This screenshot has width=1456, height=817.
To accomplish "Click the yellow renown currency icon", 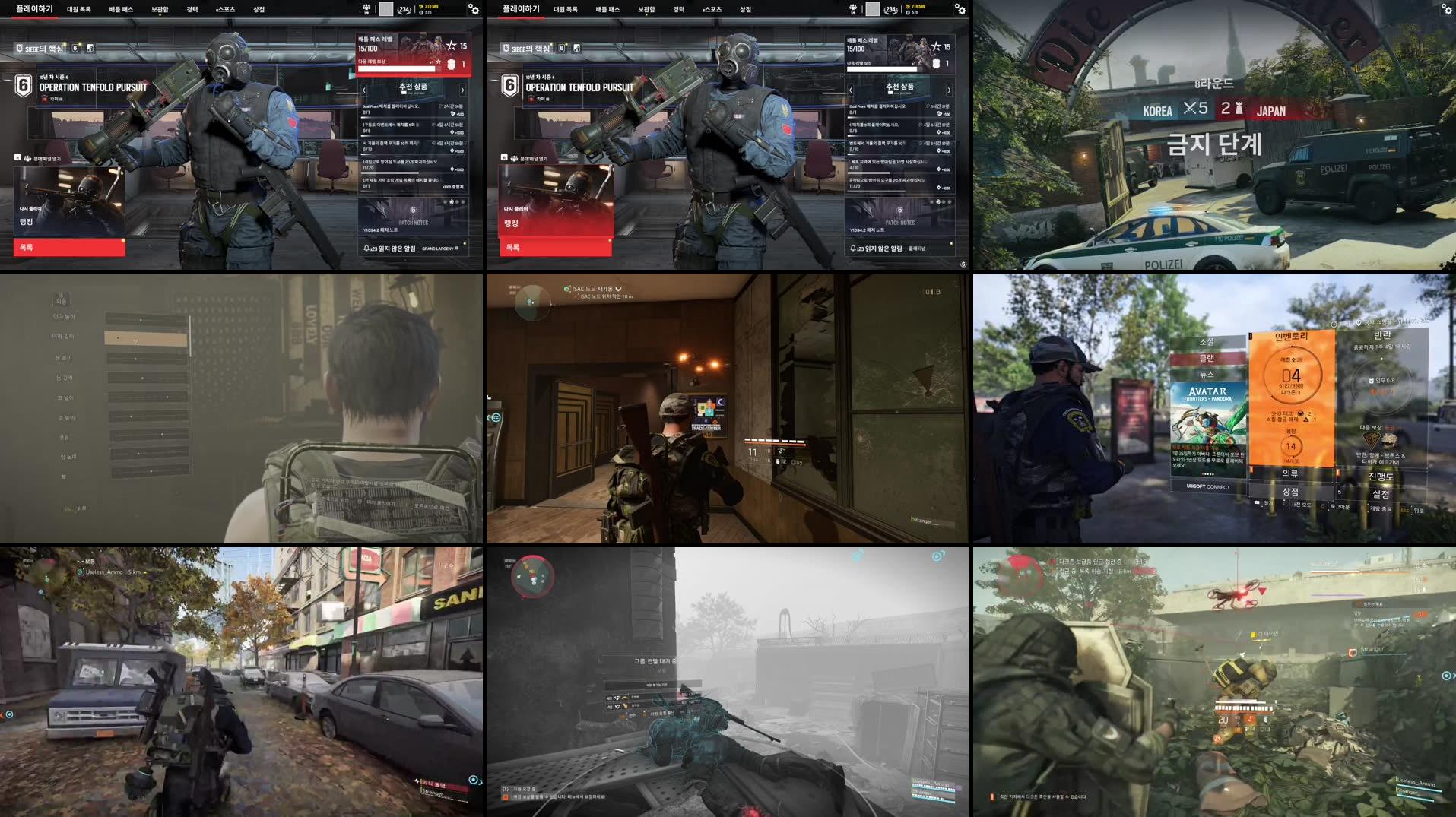I will (422, 7).
